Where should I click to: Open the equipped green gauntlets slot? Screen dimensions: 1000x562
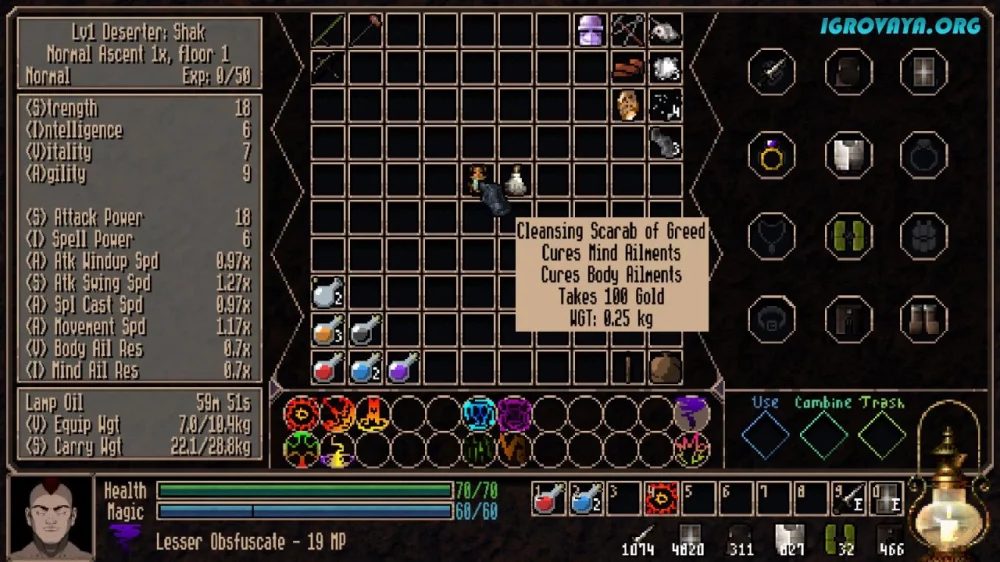pyautogui.click(x=847, y=237)
